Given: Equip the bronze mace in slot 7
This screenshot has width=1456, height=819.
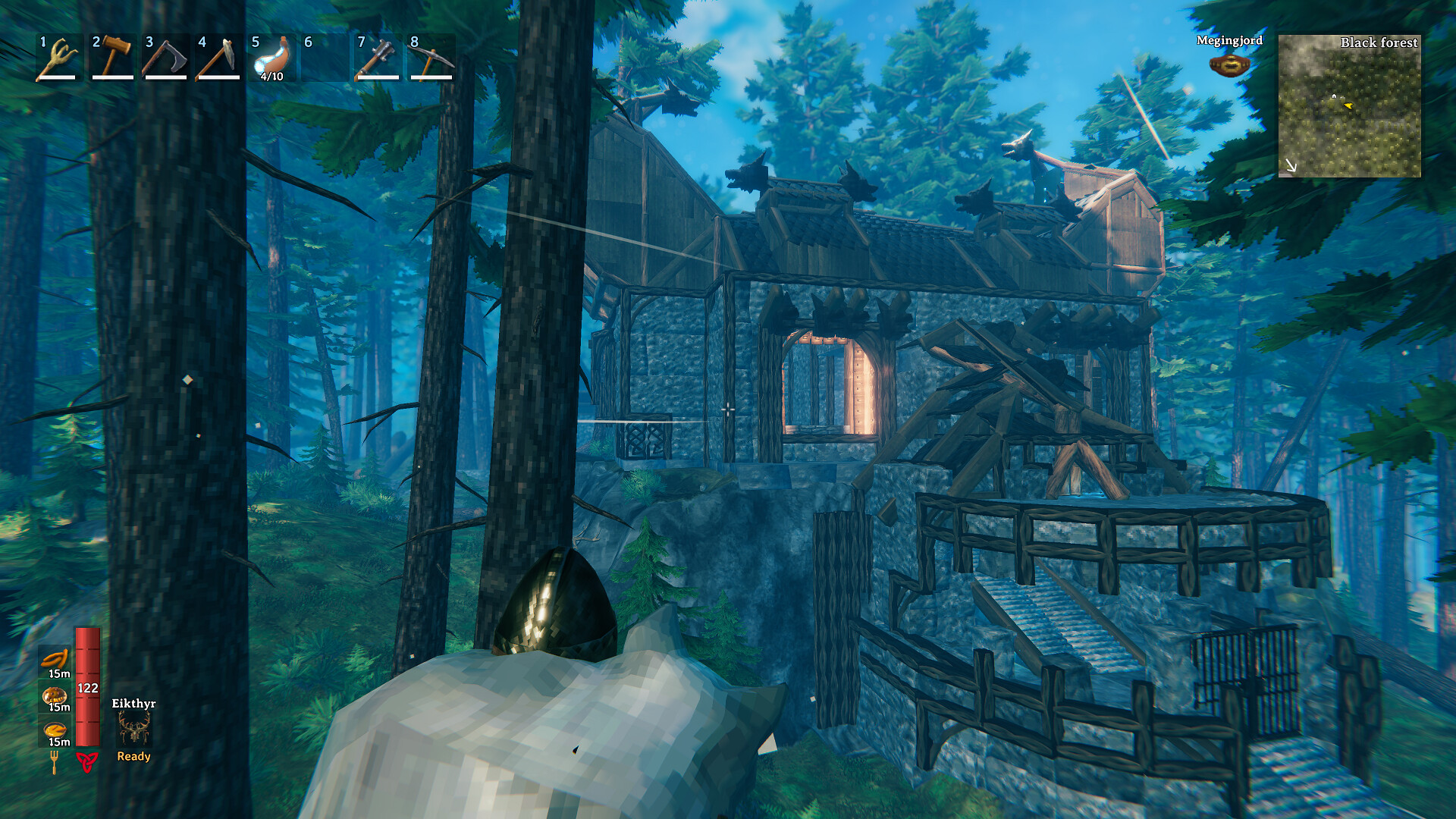Looking at the screenshot, I should tap(378, 57).
